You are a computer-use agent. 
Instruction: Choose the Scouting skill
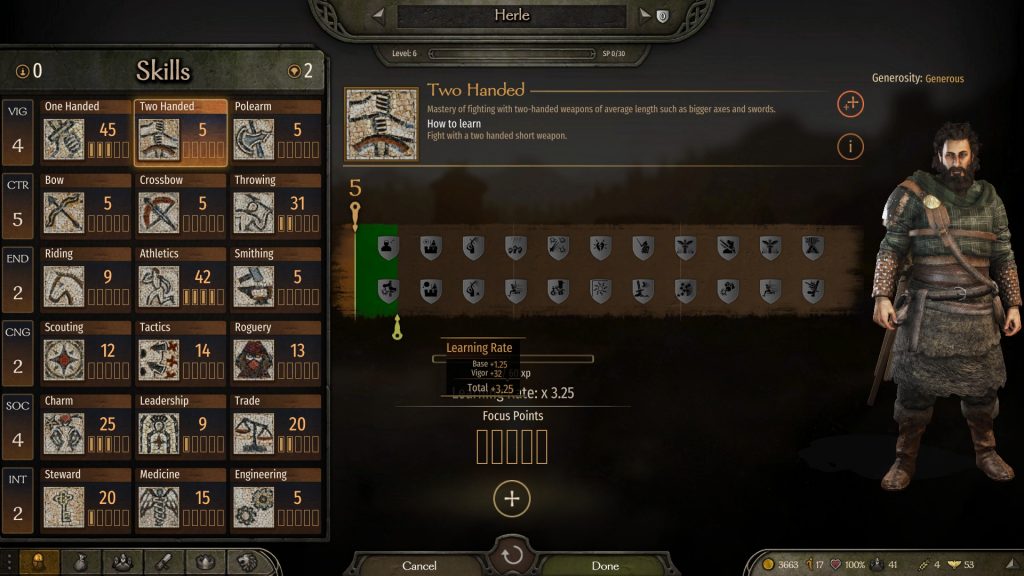pos(86,355)
